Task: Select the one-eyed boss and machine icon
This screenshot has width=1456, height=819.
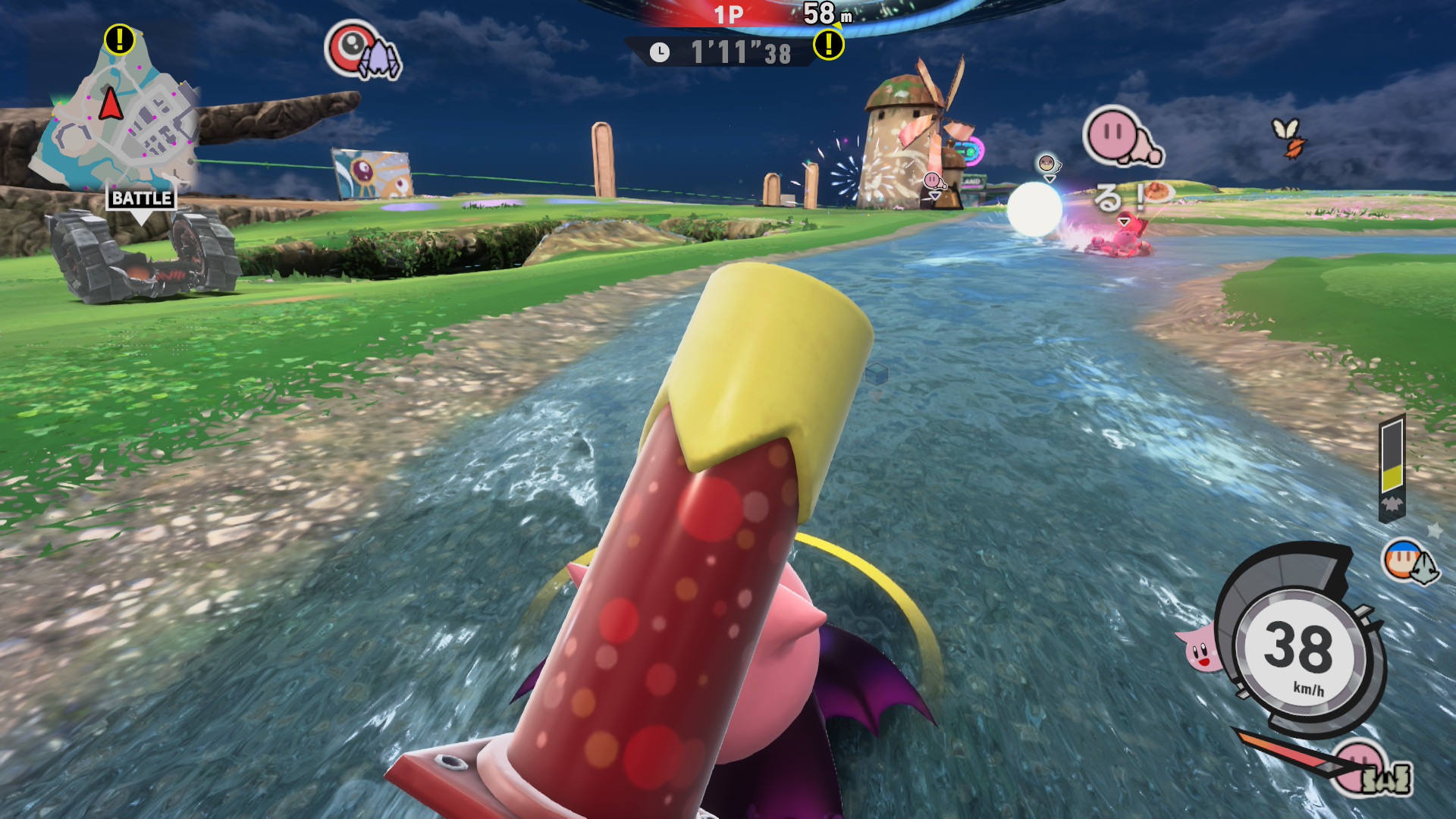Action: click(x=362, y=52)
